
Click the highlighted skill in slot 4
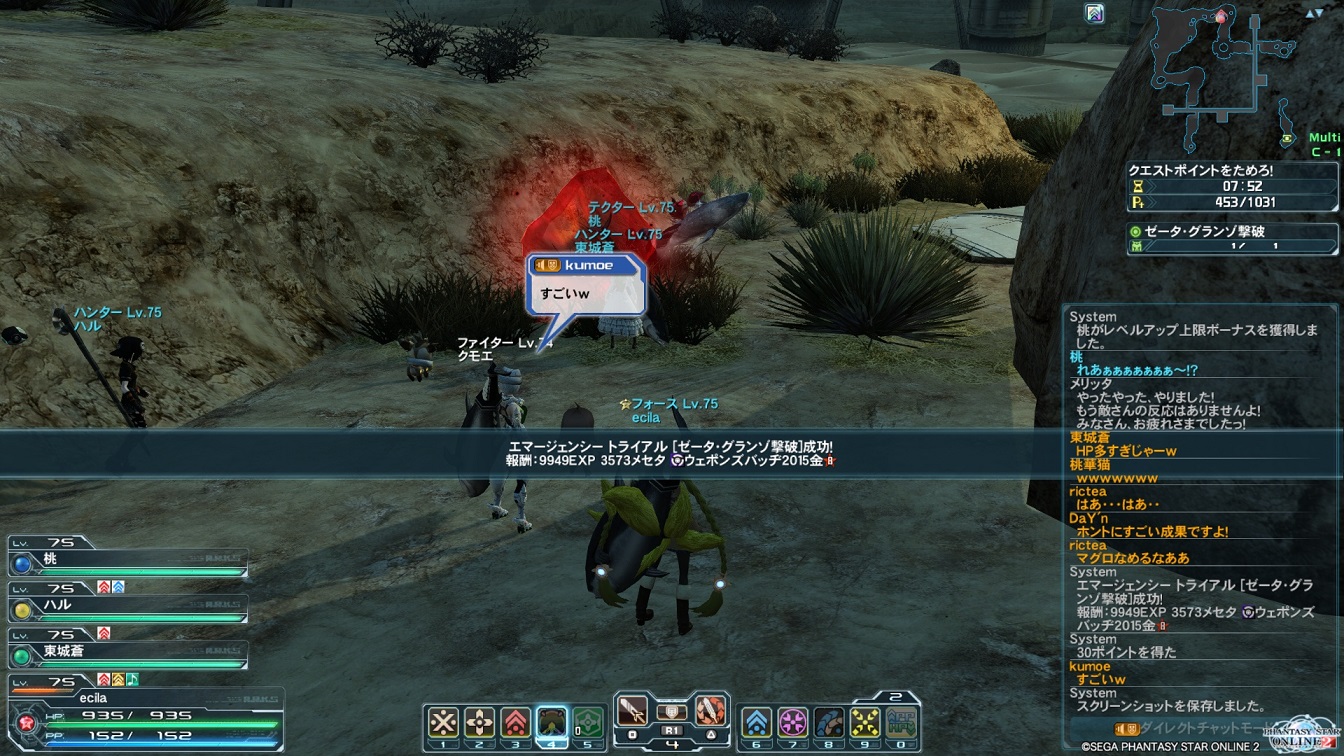(x=552, y=722)
